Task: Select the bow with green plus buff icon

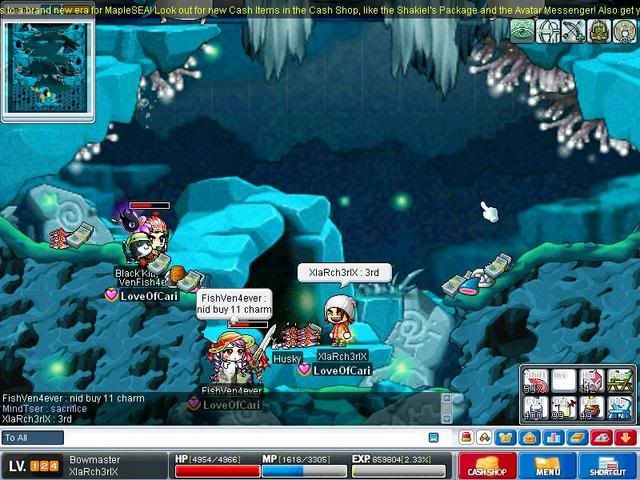Action: click(x=573, y=31)
